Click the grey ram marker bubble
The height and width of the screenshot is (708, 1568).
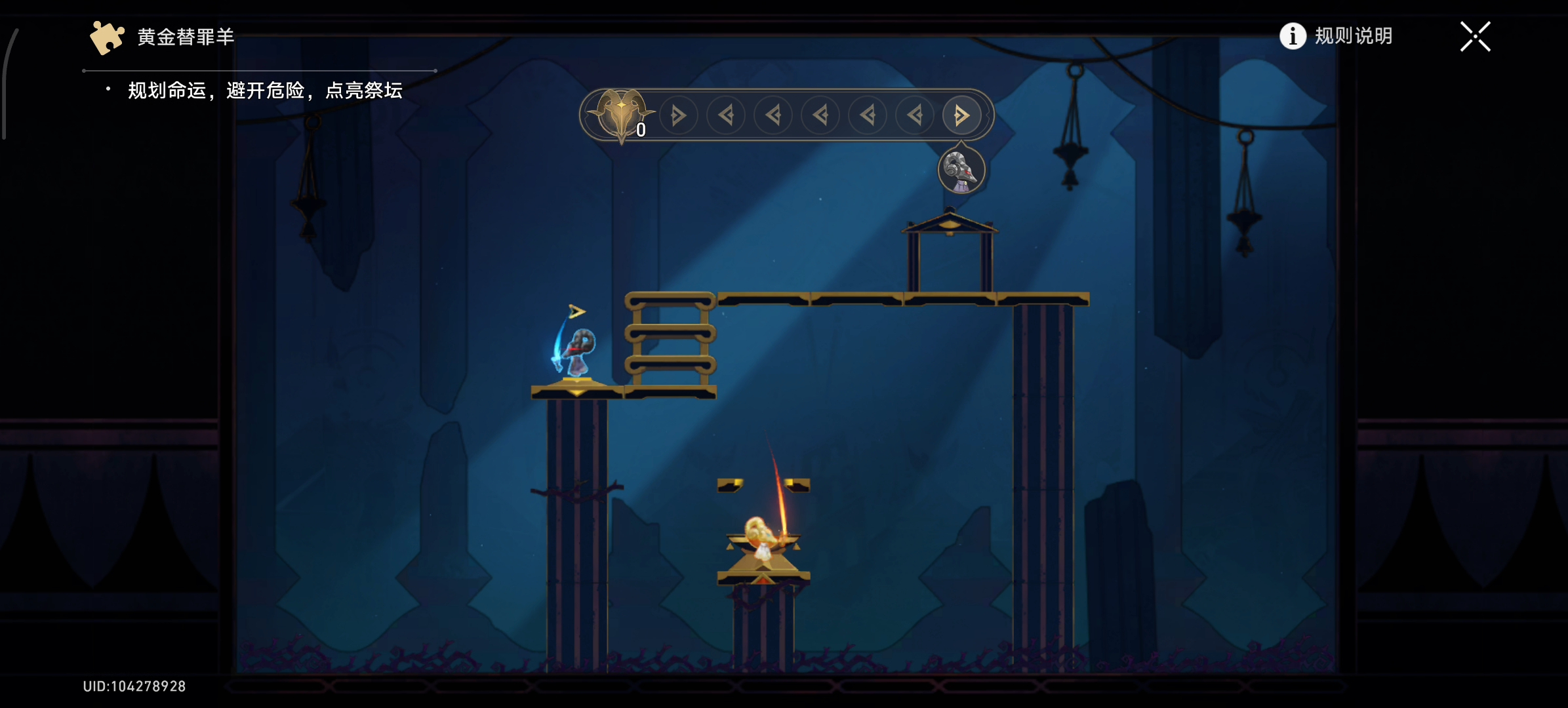961,170
